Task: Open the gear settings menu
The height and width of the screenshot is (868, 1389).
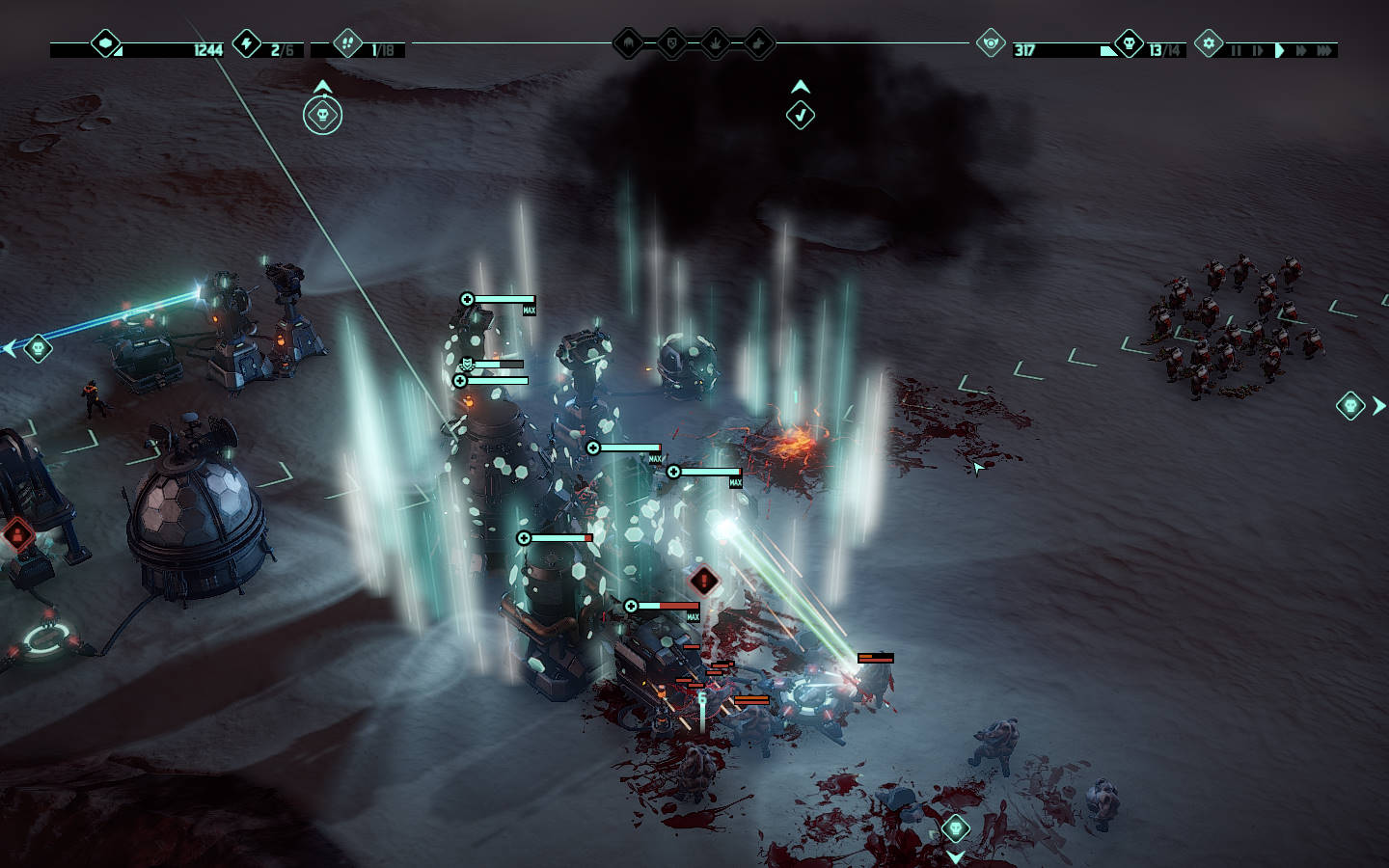Action: point(1209,43)
